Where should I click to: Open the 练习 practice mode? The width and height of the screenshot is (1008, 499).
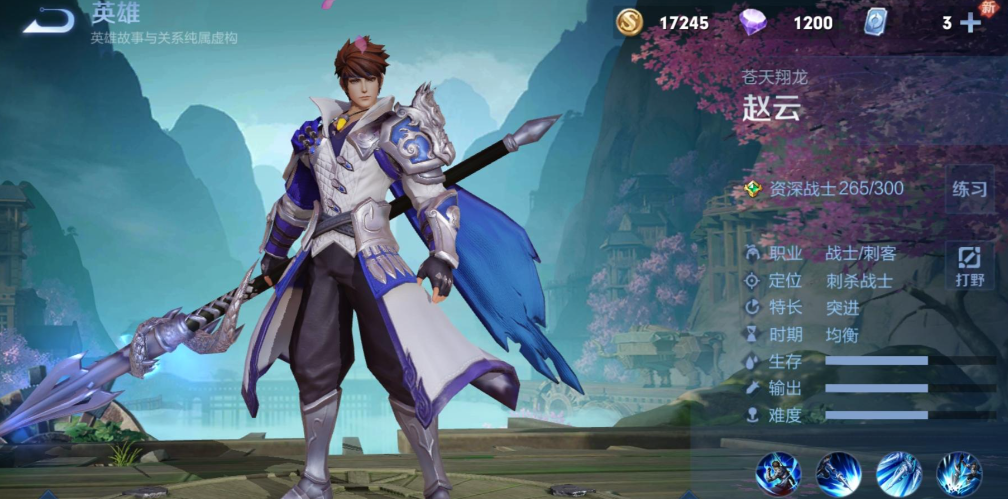click(x=969, y=188)
